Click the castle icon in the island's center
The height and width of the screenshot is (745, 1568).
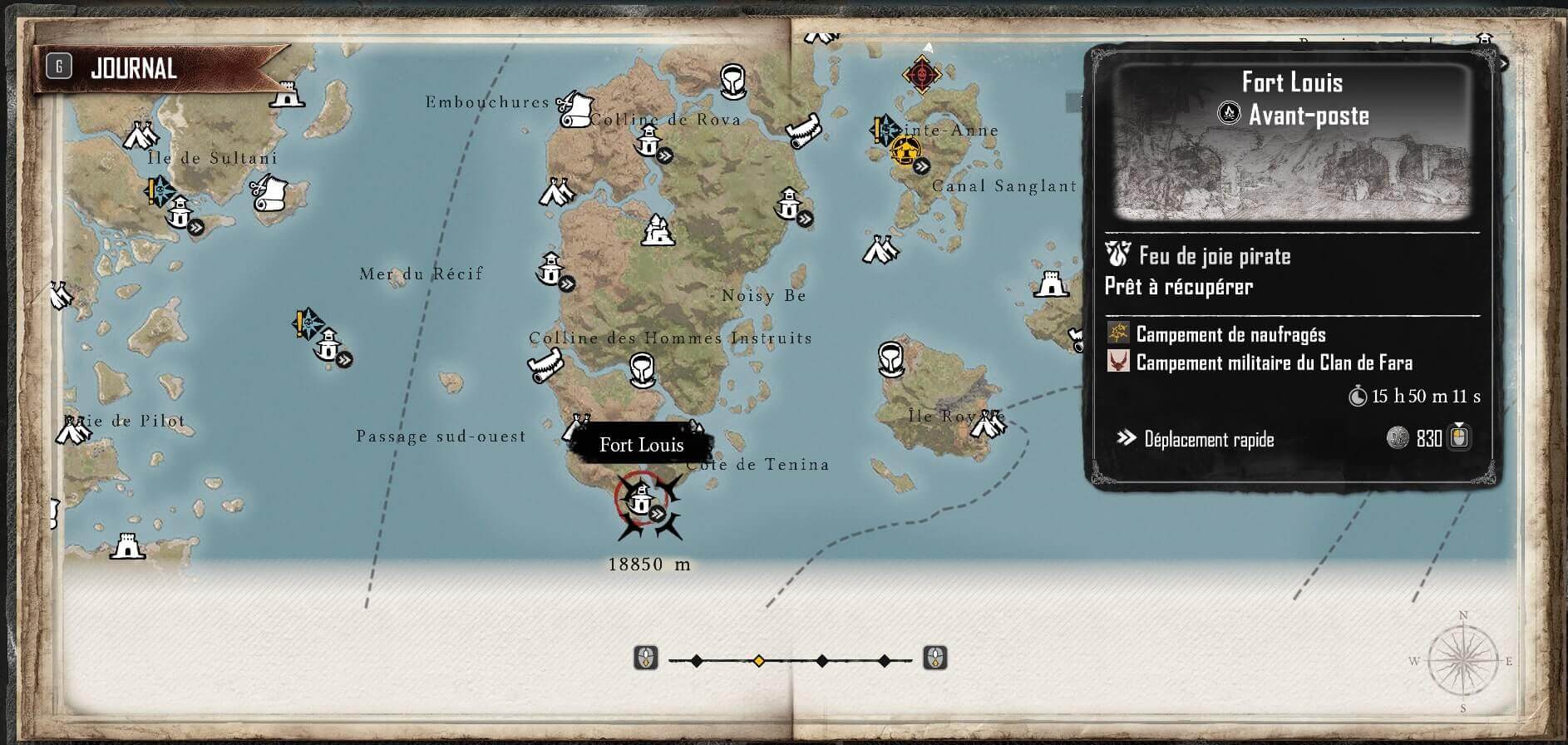point(657,230)
